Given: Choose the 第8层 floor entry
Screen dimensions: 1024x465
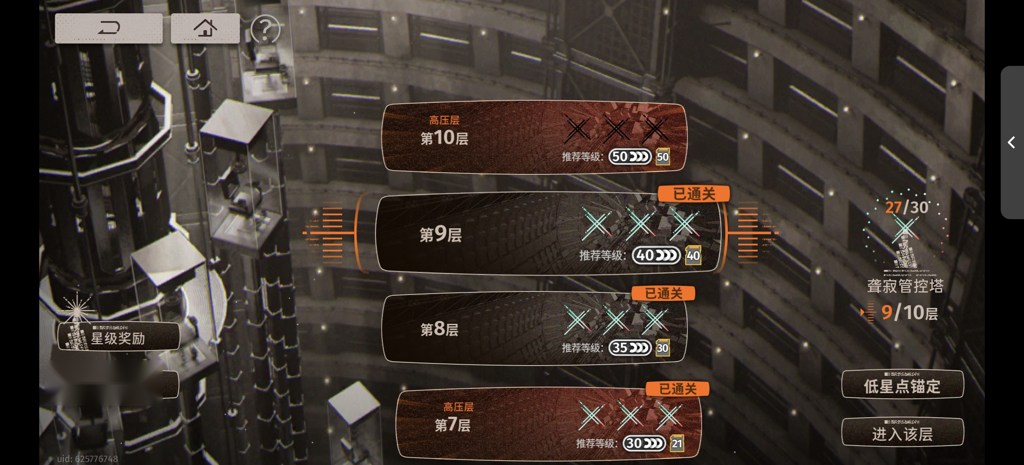Looking at the screenshot, I should tap(535, 328).
